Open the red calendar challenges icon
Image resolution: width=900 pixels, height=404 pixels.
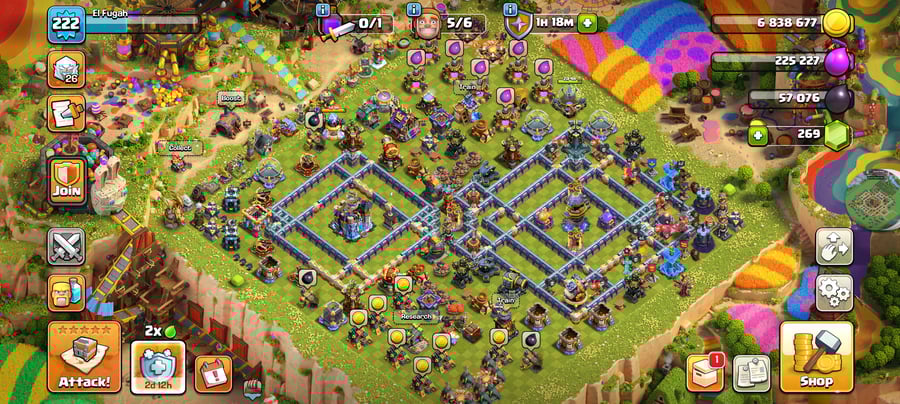pyautogui.click(x=212, y=373)
